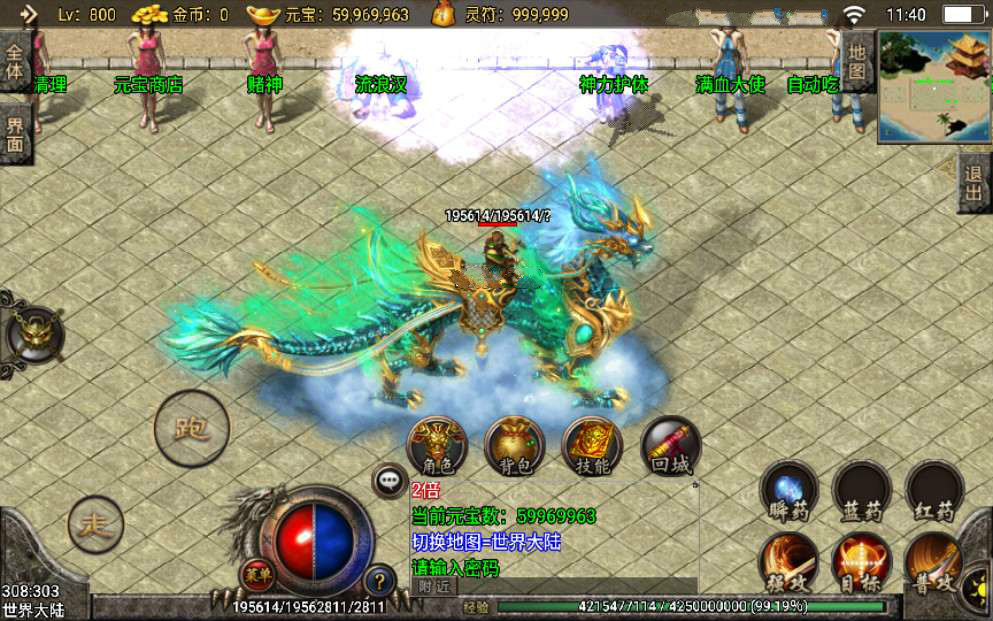This screenshot has height=621, width=993.
Task: Select the 目标 target button
Action: point(862,562)
